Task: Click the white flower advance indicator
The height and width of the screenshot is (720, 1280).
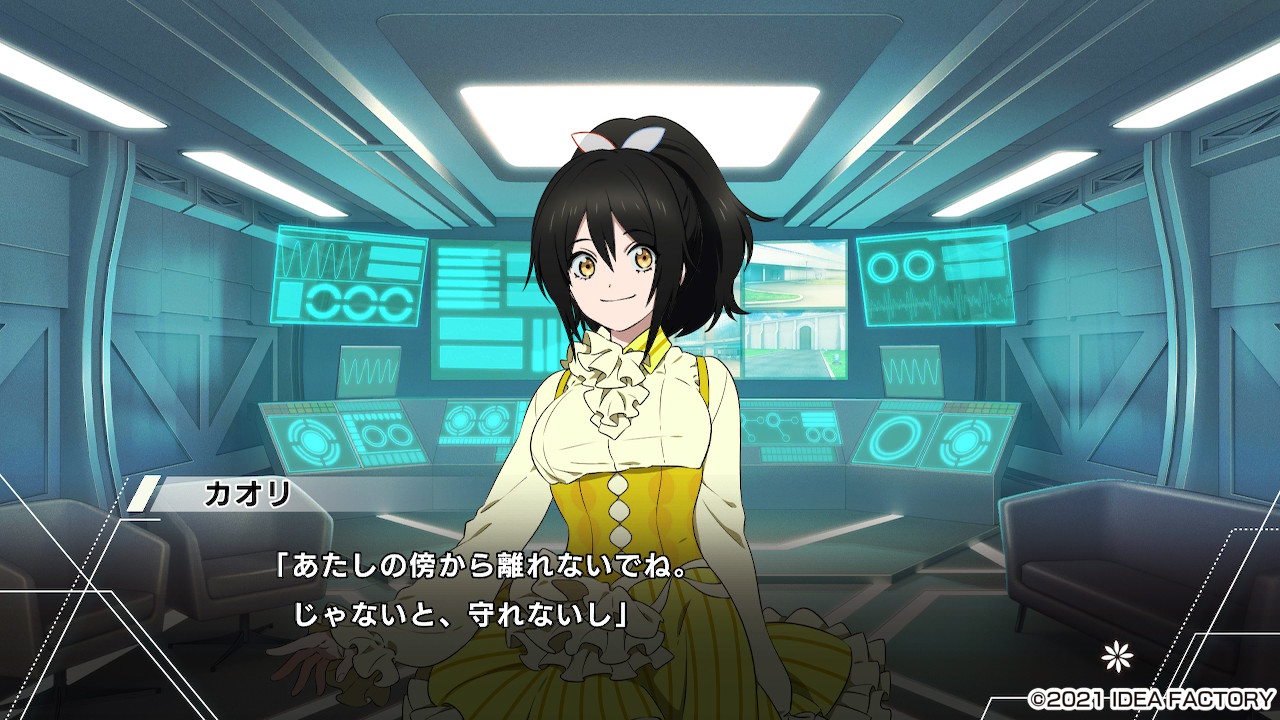Action: coord(1114,656)
